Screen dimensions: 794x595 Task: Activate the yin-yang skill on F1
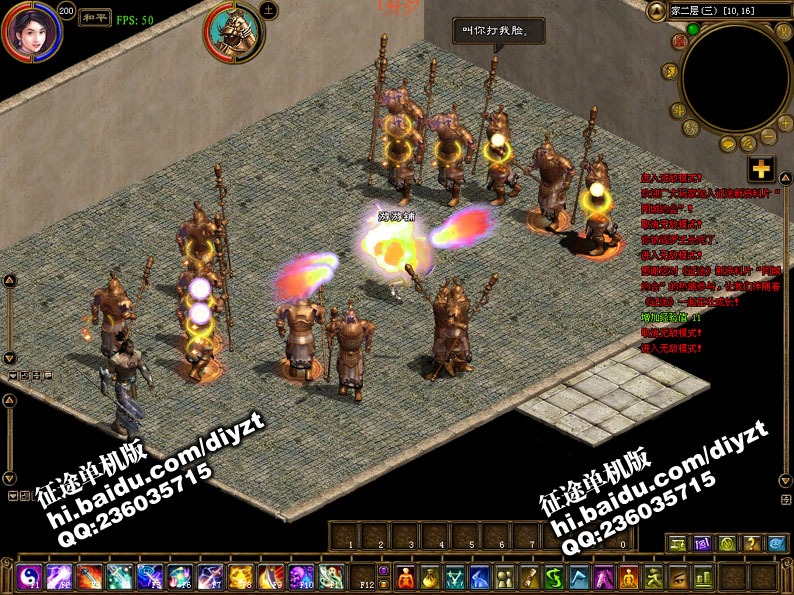pos(28,577)
